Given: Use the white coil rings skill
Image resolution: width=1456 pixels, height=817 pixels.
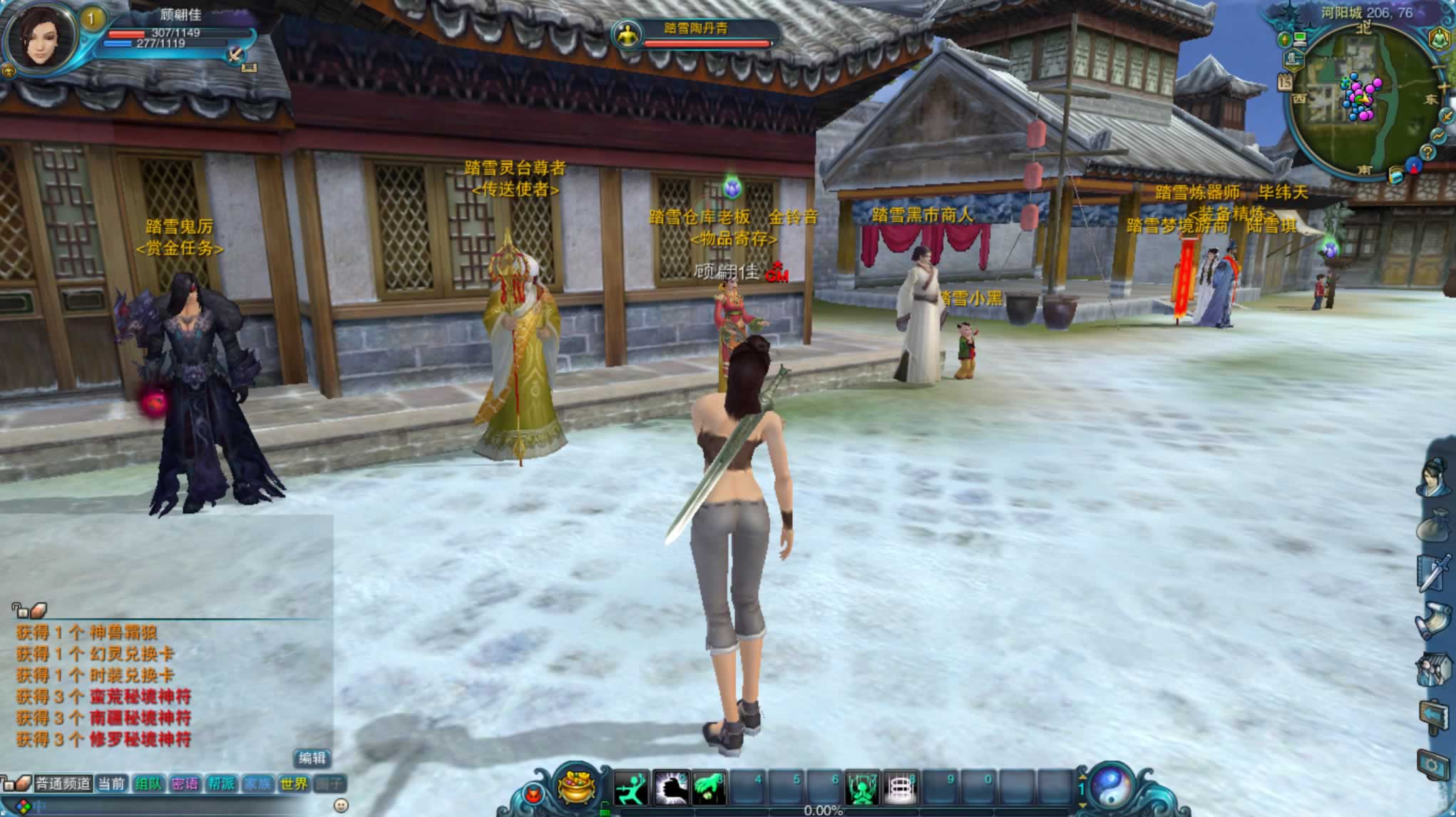Looking at the screenshot, I should pyautogui.click(x=899, y=788).
